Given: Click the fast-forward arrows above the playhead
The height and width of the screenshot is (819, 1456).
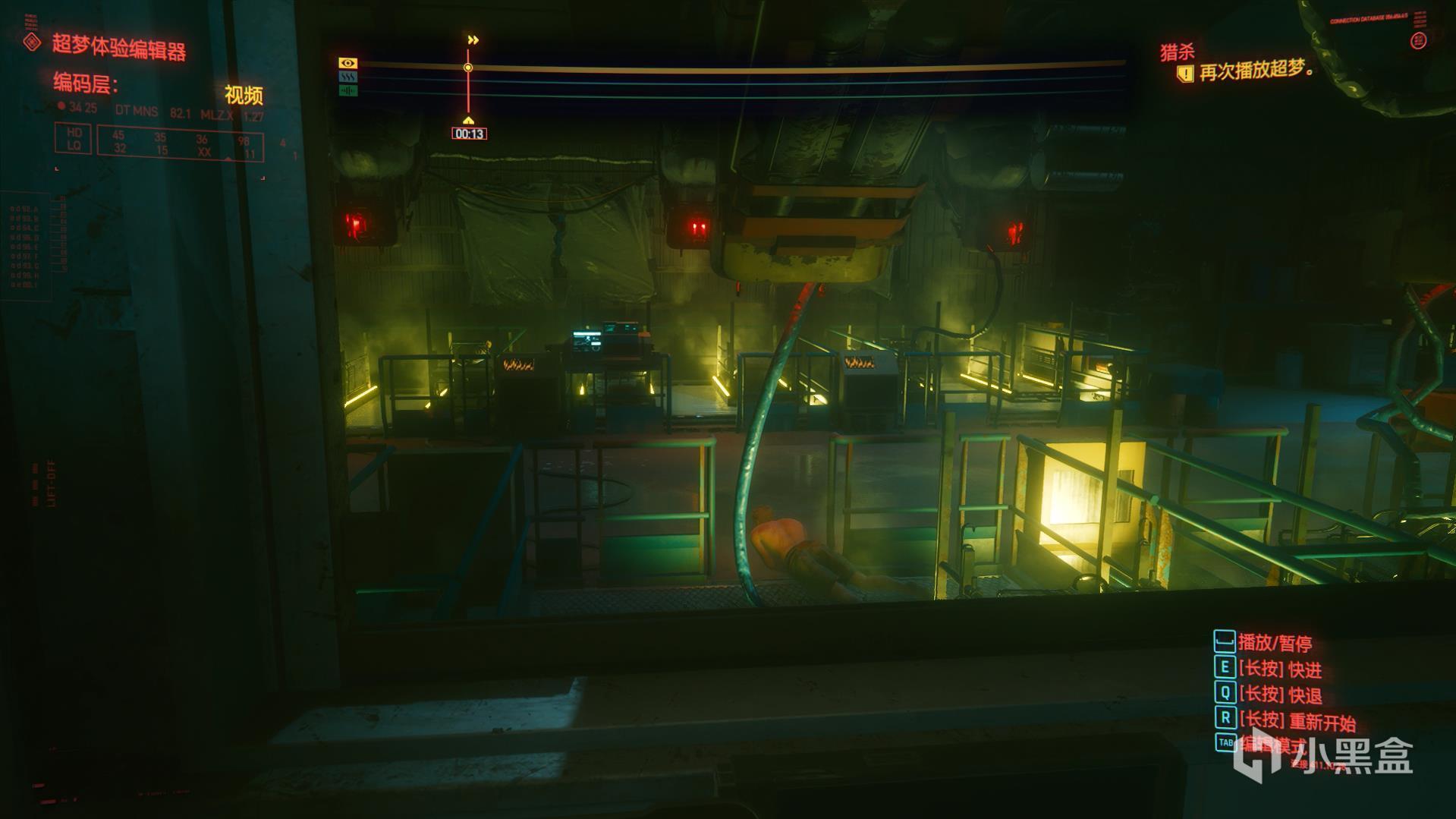Looking at the screenshot, I should [473, 40].
